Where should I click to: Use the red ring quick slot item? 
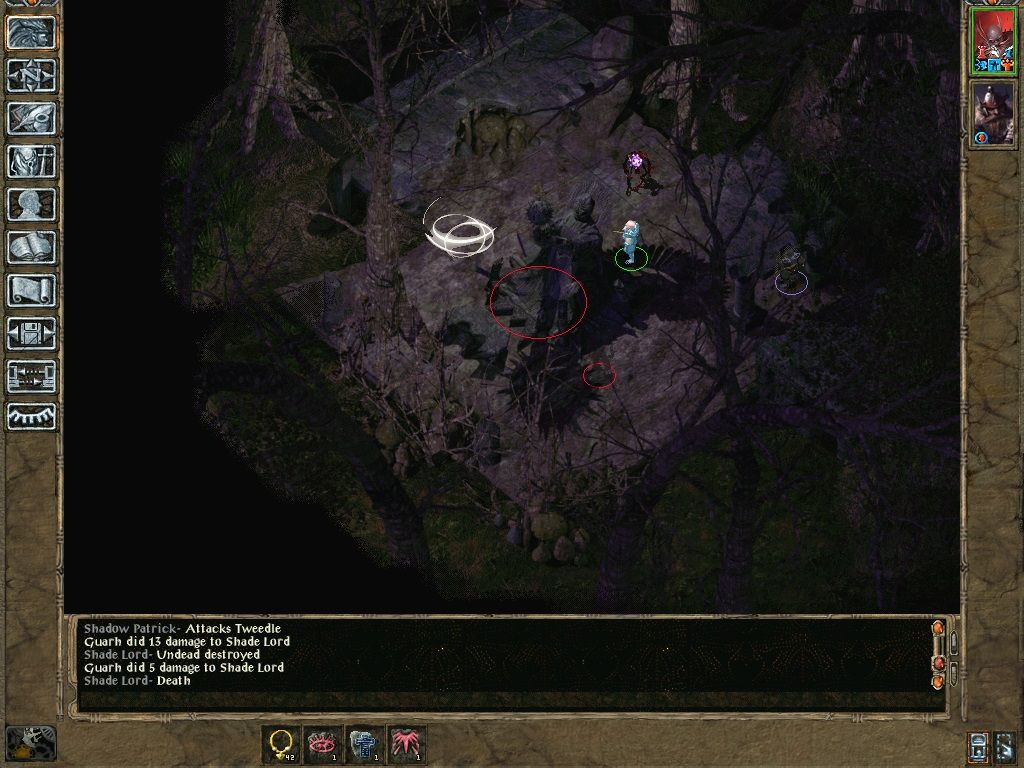(x=323, y=744)
